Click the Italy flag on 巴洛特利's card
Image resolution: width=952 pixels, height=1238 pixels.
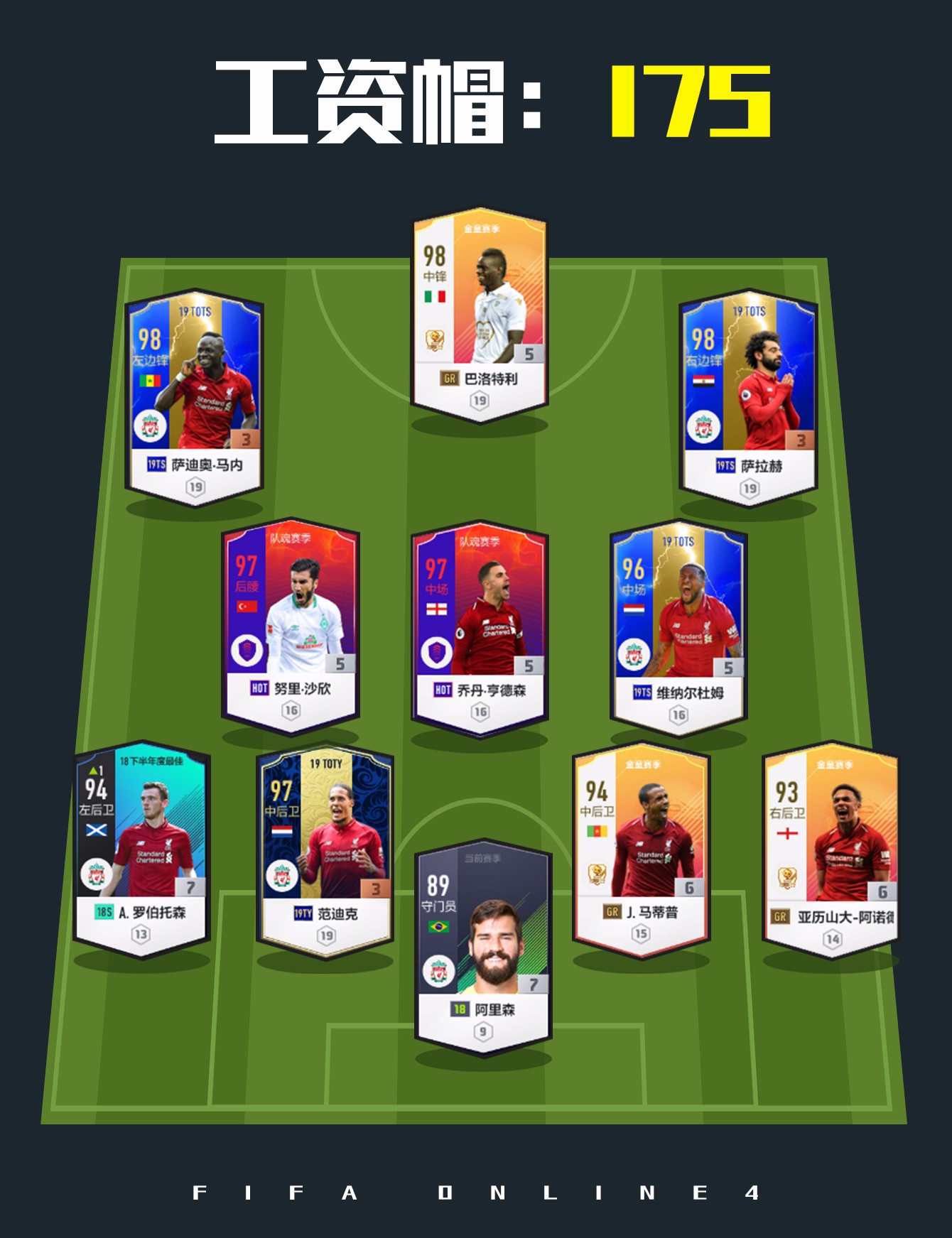click(x=434, y=297)
